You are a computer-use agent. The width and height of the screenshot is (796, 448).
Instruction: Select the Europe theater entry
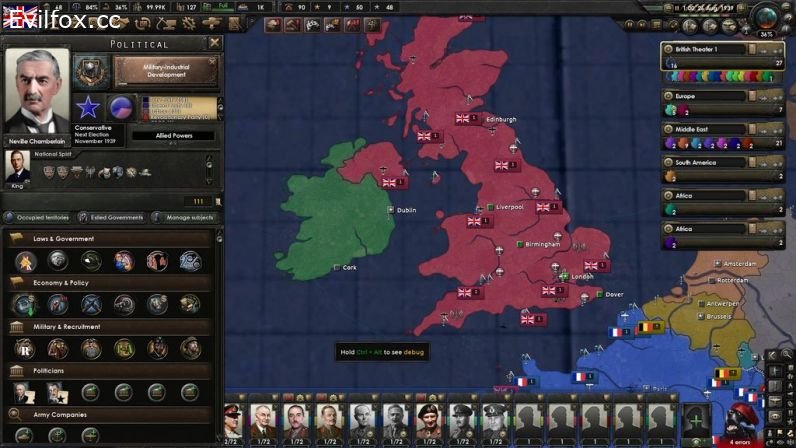coord(704,96)
